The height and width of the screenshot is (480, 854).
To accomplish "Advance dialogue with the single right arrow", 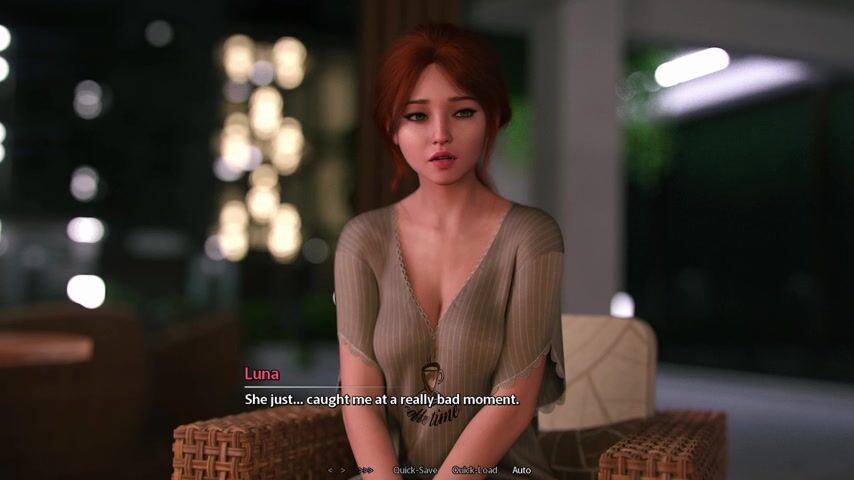I will pos(343,470).
